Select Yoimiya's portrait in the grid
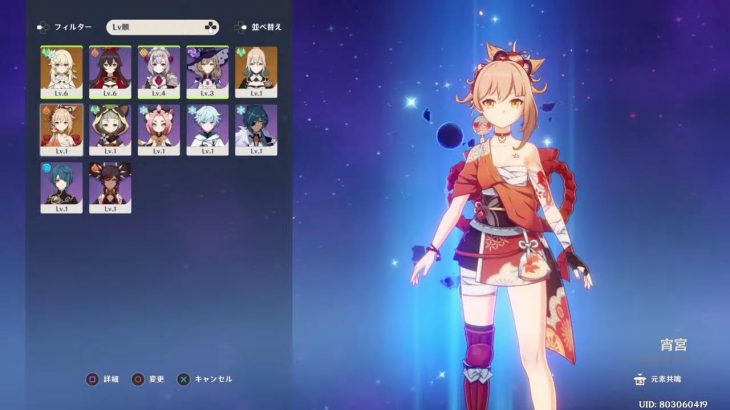730x410 pixels. click(x=61, y=129)
